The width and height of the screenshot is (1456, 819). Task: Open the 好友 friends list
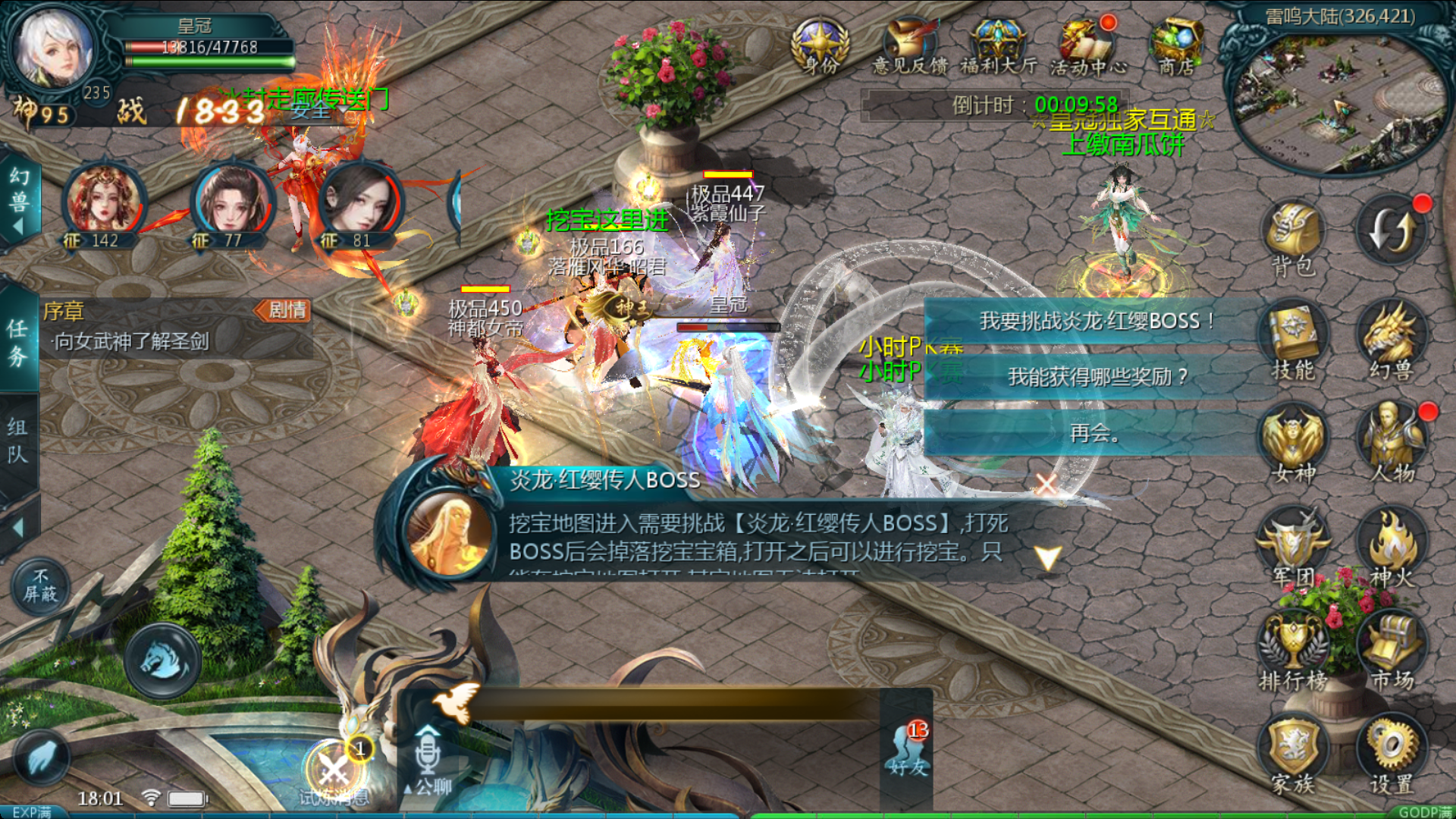pyautogui.click(x=908, y=749)
